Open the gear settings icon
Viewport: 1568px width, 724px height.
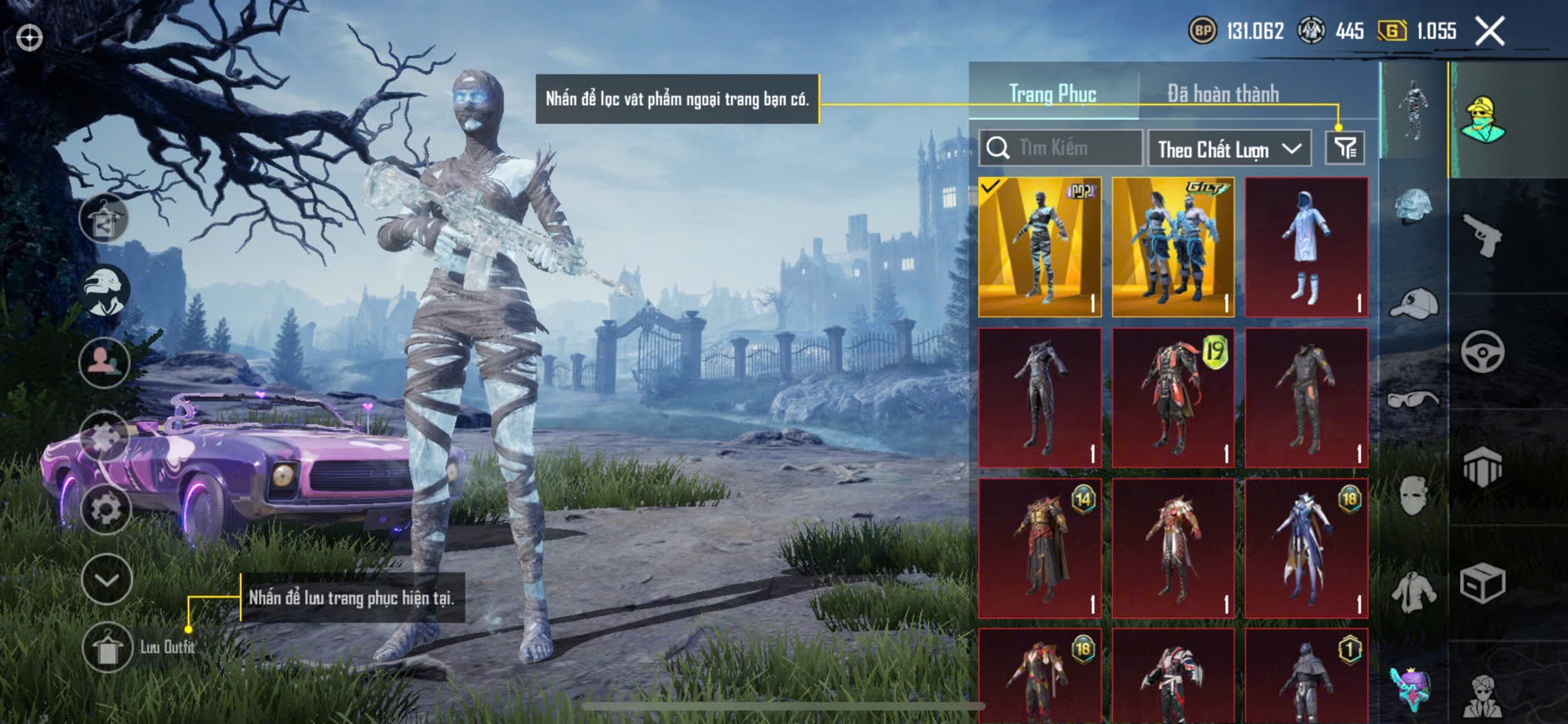pos(106,509)
